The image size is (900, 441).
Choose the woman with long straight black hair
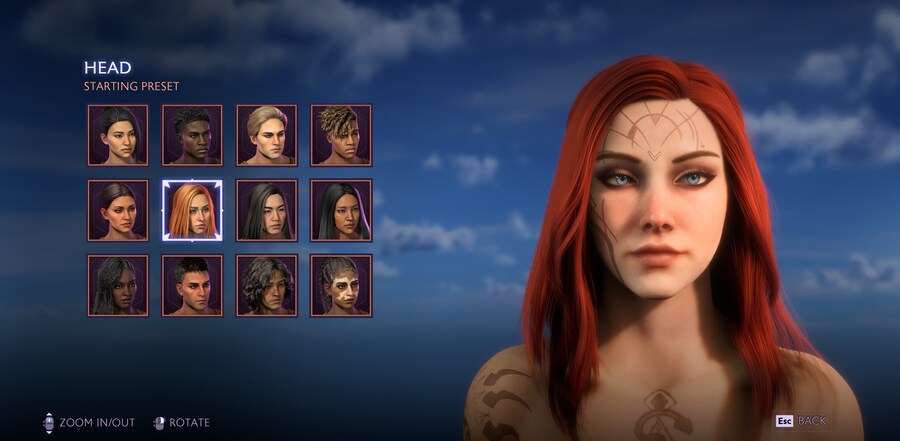pyautogui.click(x=341, y=210)
